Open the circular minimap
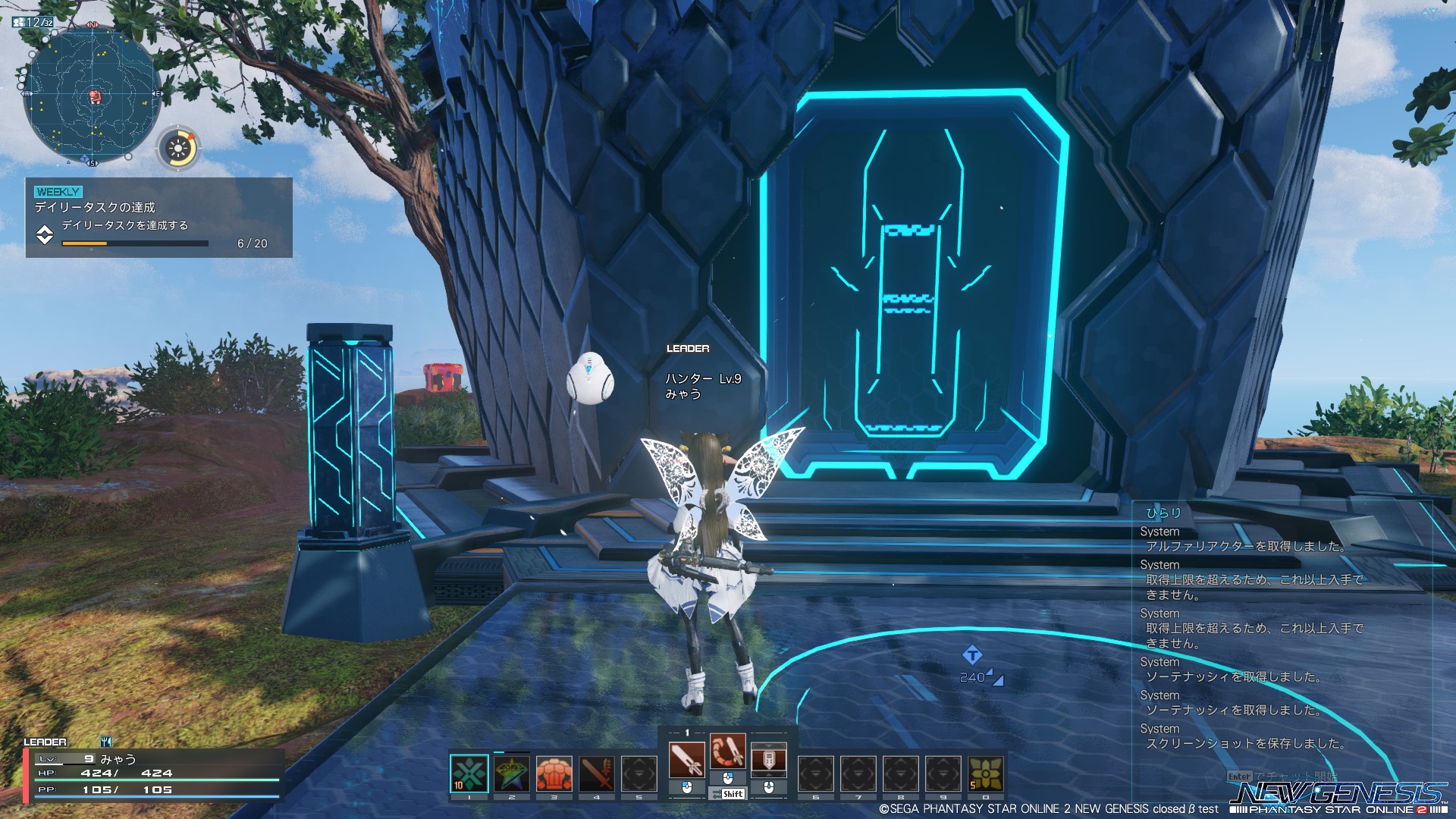The height and width of the screenshot is (819, 1456). [93, 96]
